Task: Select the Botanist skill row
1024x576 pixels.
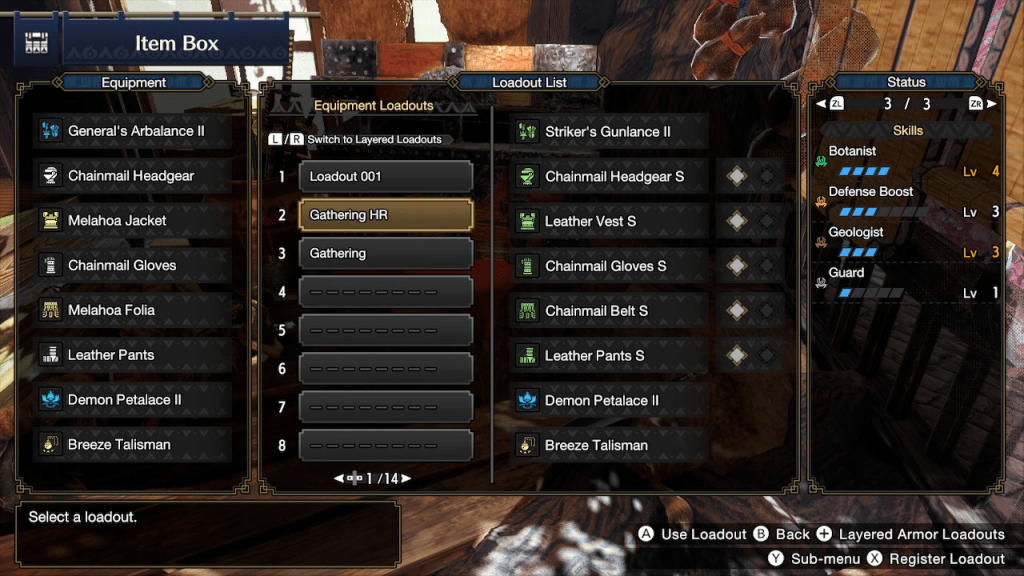Action: 907,161
